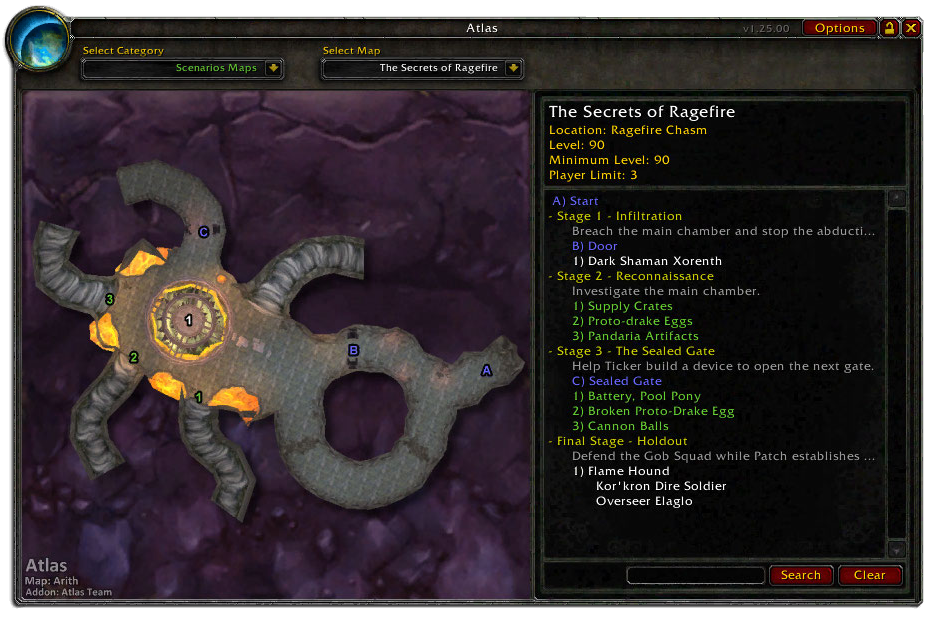Open the Select Map dropdown
This screenshot has width=932, height=618.
click(513, 68)
